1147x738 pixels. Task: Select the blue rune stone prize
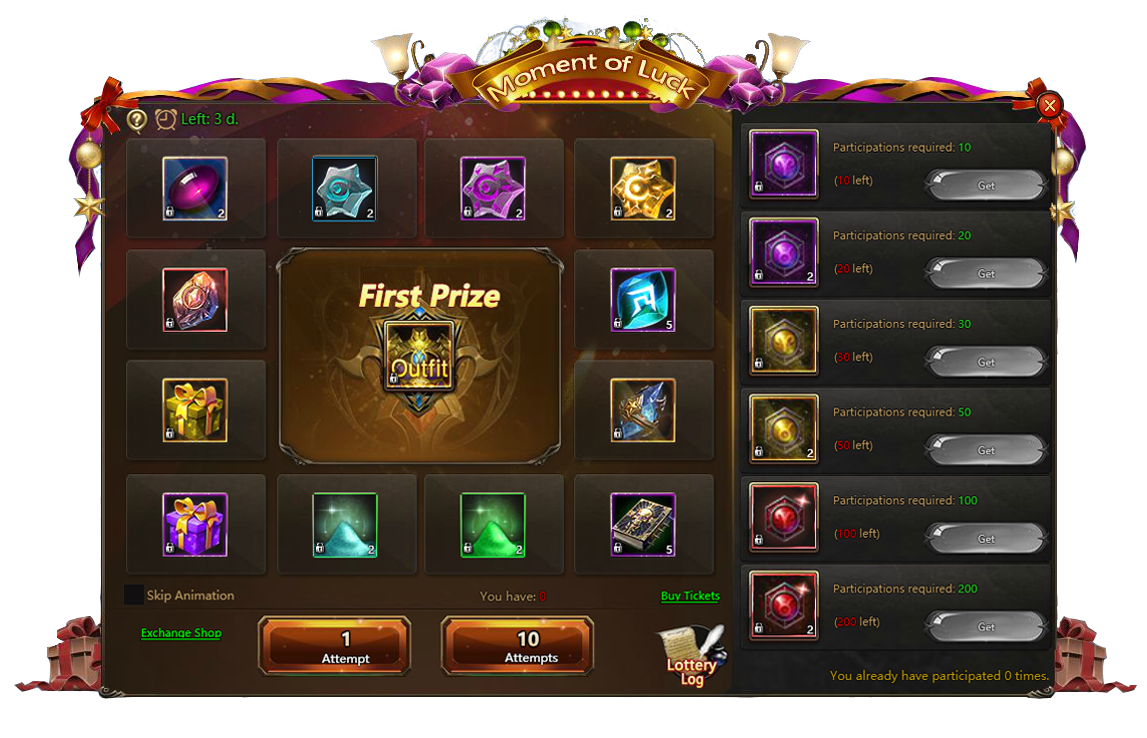pos(643,299)
